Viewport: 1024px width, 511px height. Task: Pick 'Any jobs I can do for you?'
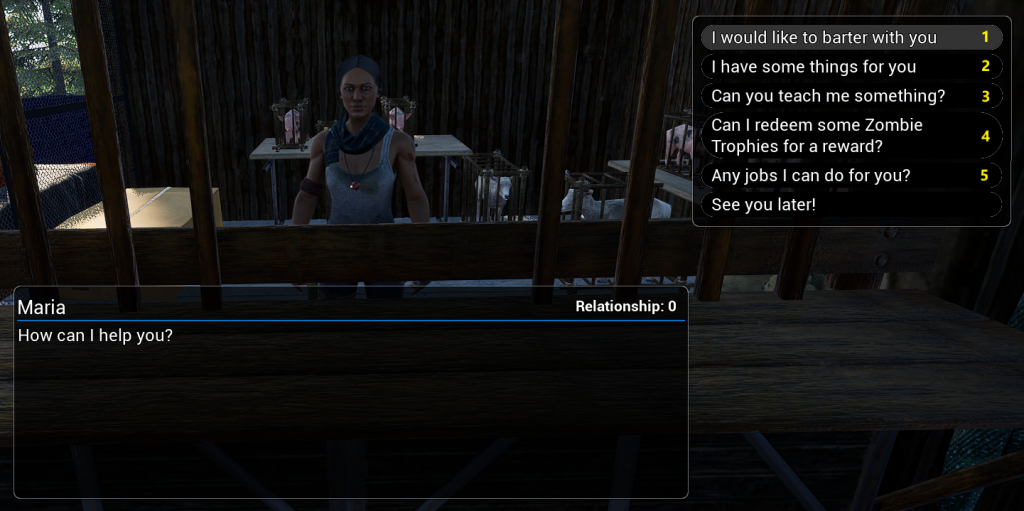[x=811, y=176]
